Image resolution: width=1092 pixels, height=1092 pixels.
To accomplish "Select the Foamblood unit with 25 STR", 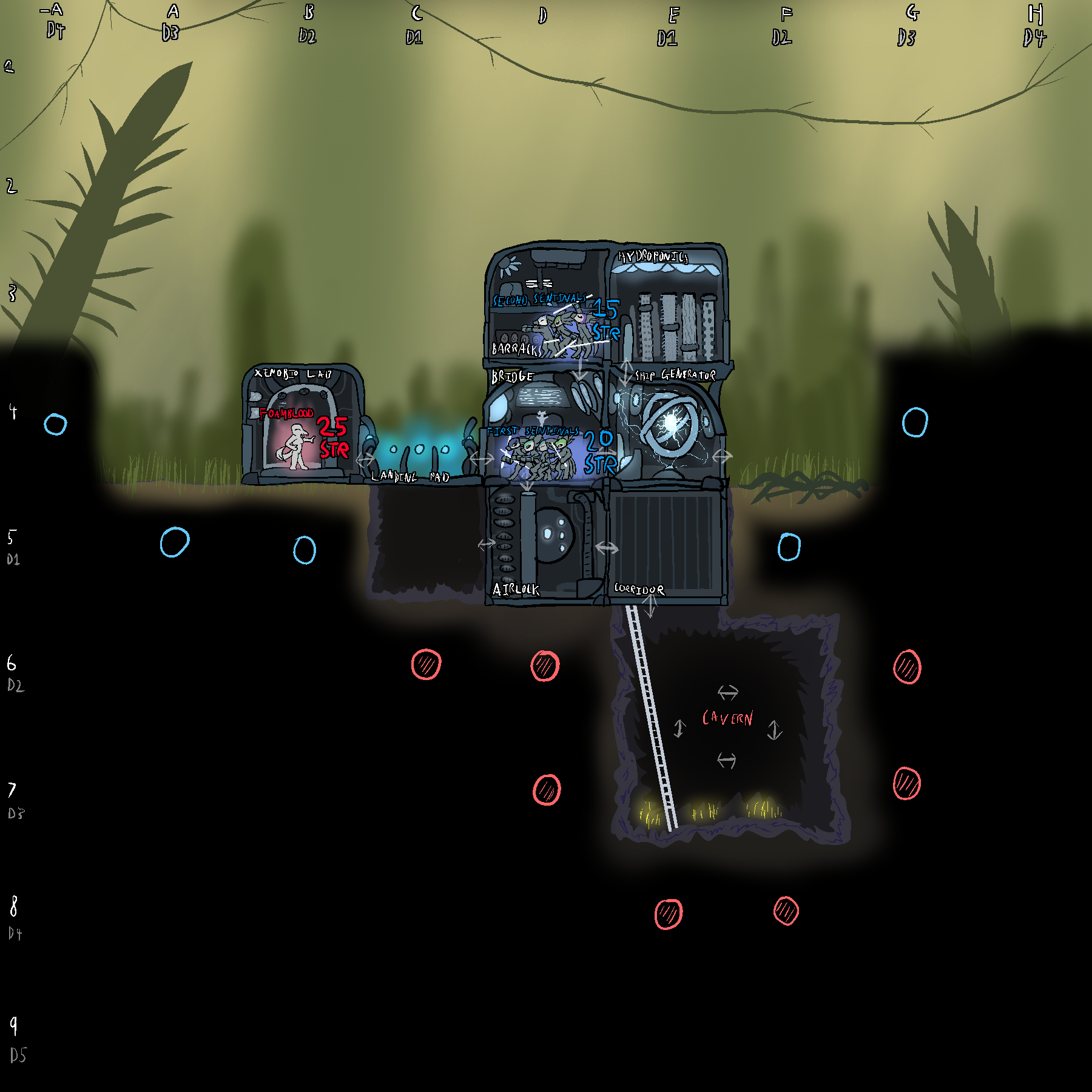I will (297, 447).
